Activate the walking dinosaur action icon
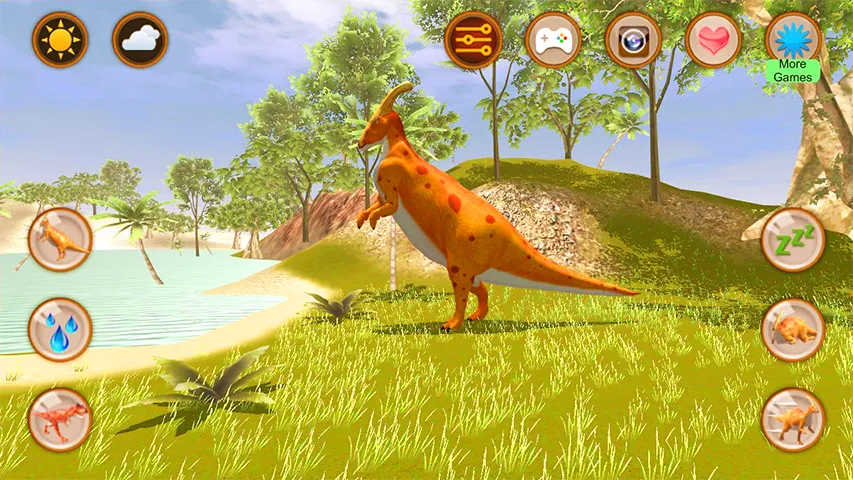Viewport: 853px width, 480px height. (x=793, y=418)
